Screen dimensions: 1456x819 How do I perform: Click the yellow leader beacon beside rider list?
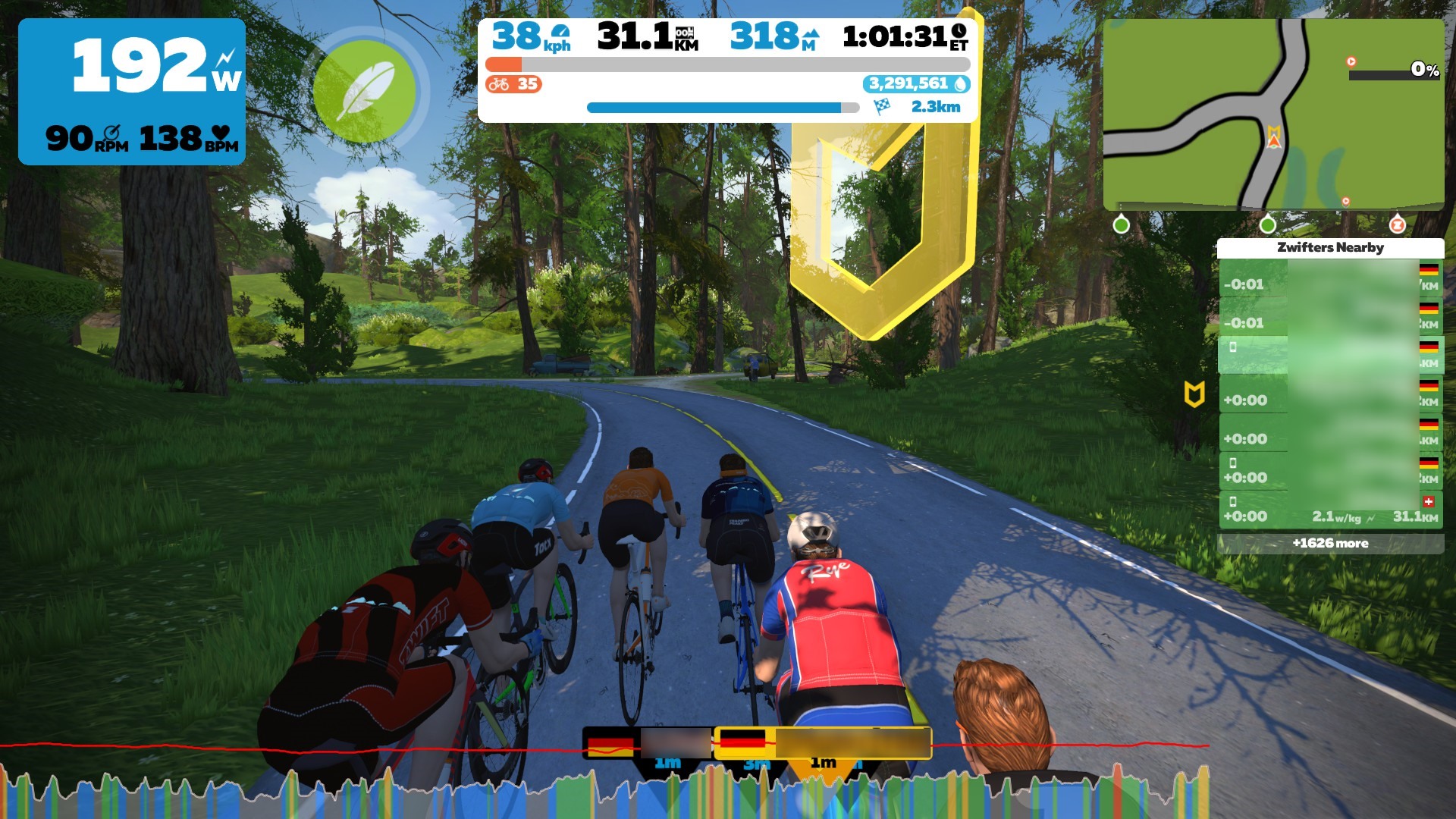(x=1194, y=394)
